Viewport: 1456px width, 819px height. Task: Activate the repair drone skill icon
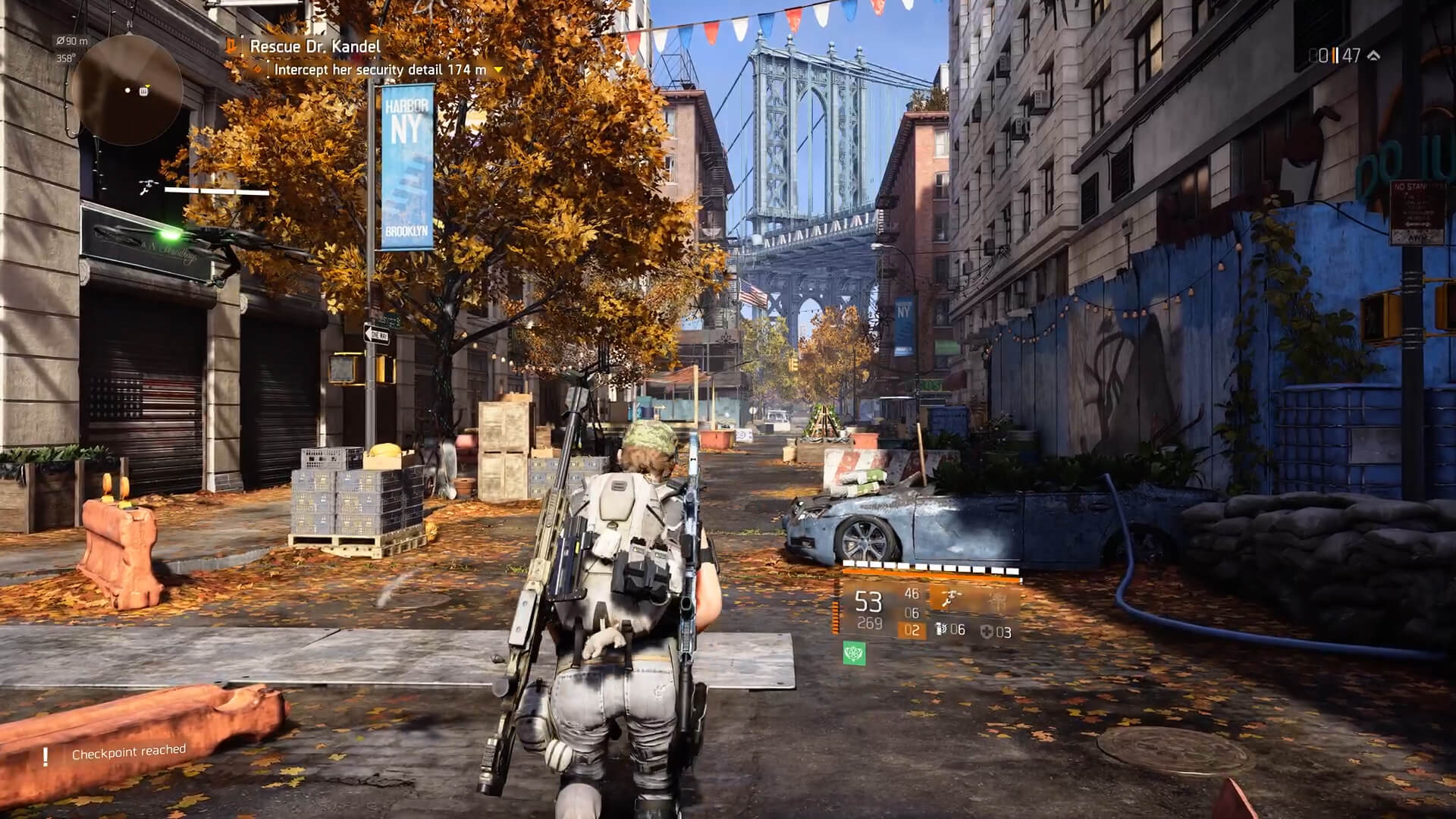(x=949, y=600)
